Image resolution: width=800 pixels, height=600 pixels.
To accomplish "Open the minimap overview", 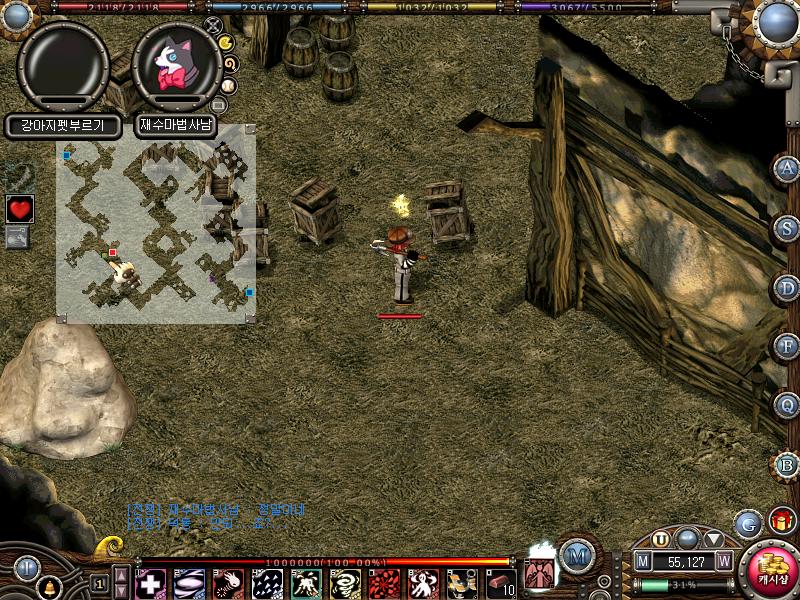I will tap(156, 222).
